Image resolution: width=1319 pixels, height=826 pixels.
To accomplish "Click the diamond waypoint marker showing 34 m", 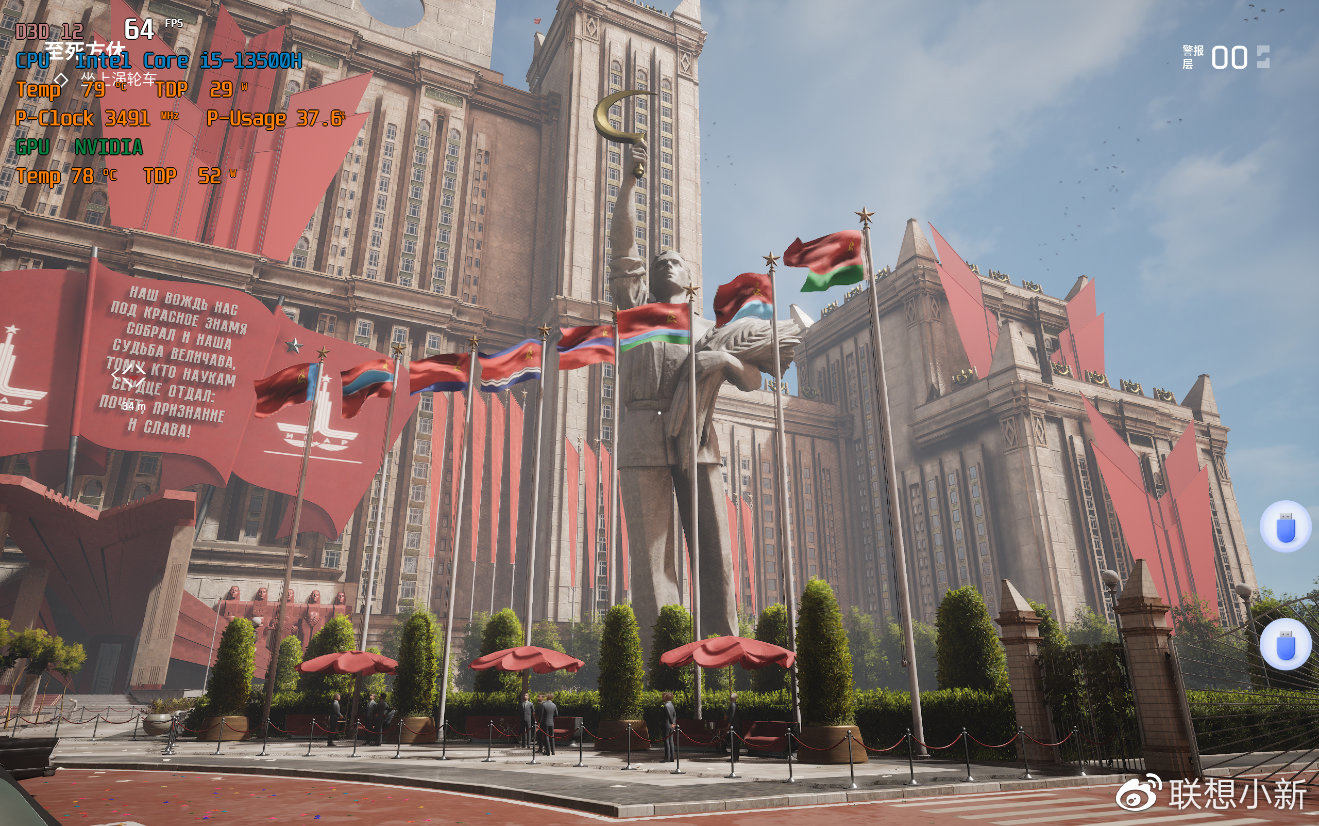I will (x=133, y=379).
